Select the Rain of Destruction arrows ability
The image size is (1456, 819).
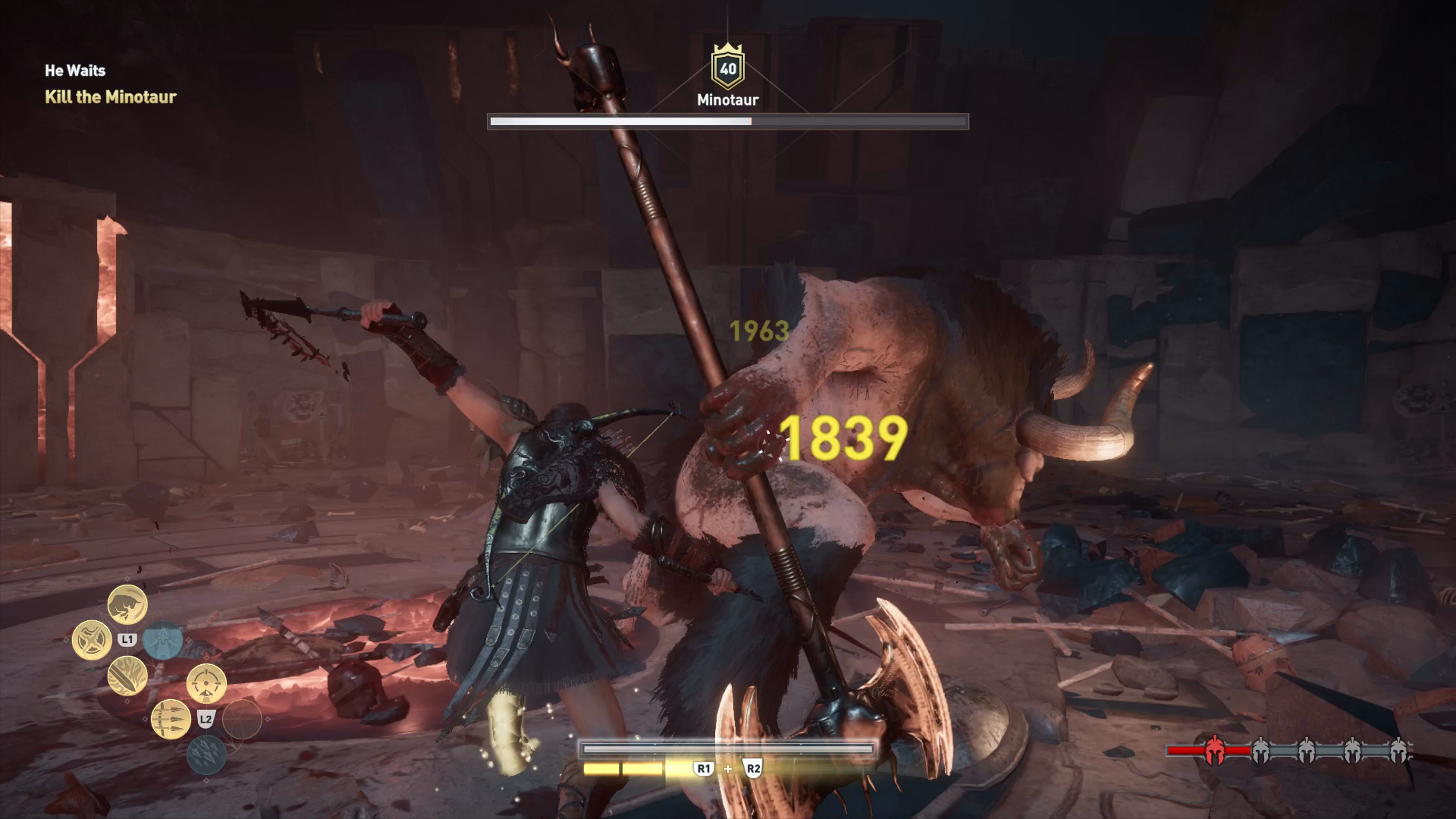[206, 755]
